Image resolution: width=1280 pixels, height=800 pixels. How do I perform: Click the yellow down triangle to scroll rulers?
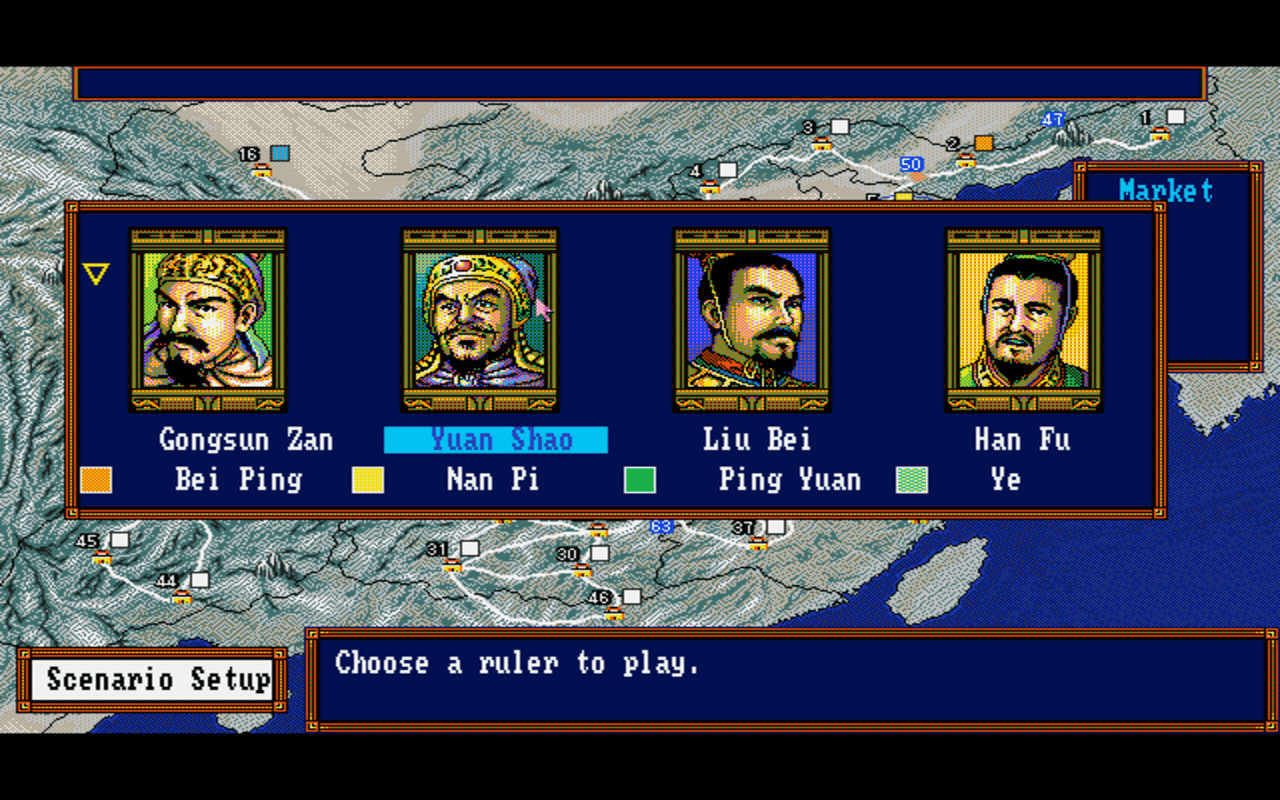pos(96,273)
